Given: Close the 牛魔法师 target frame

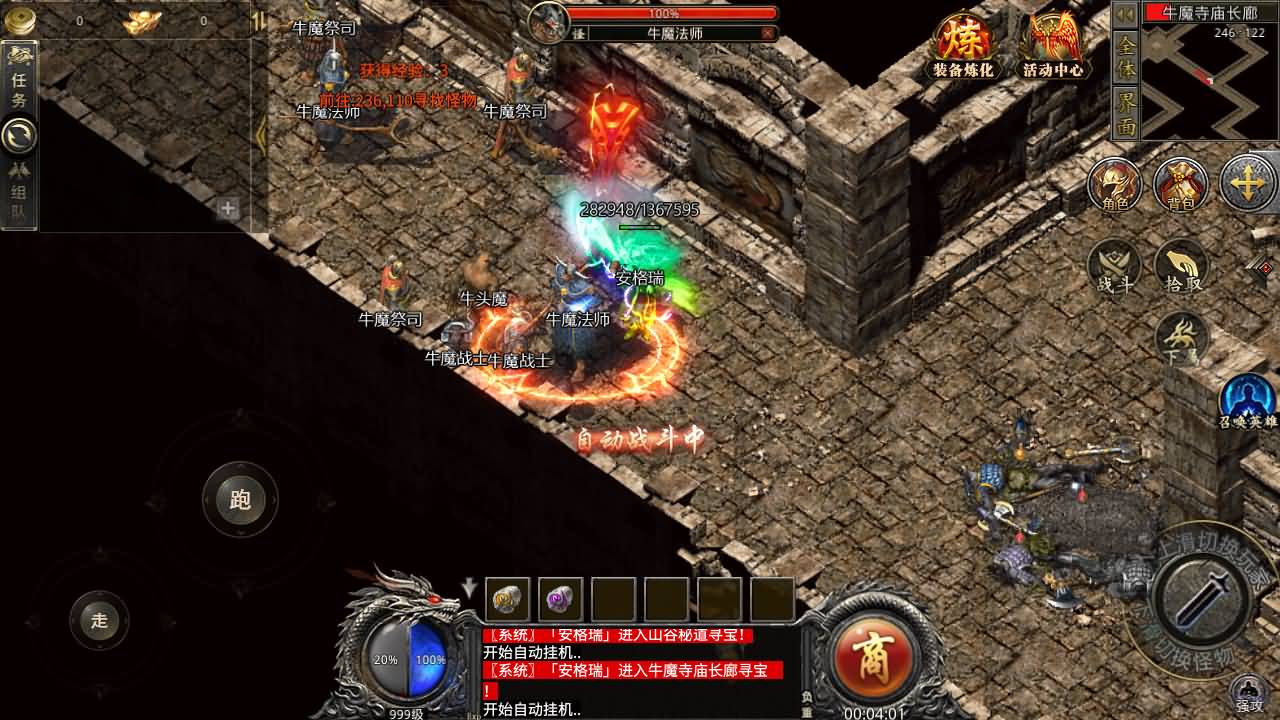Looking at the screenshot, I should tap(767, 33).
